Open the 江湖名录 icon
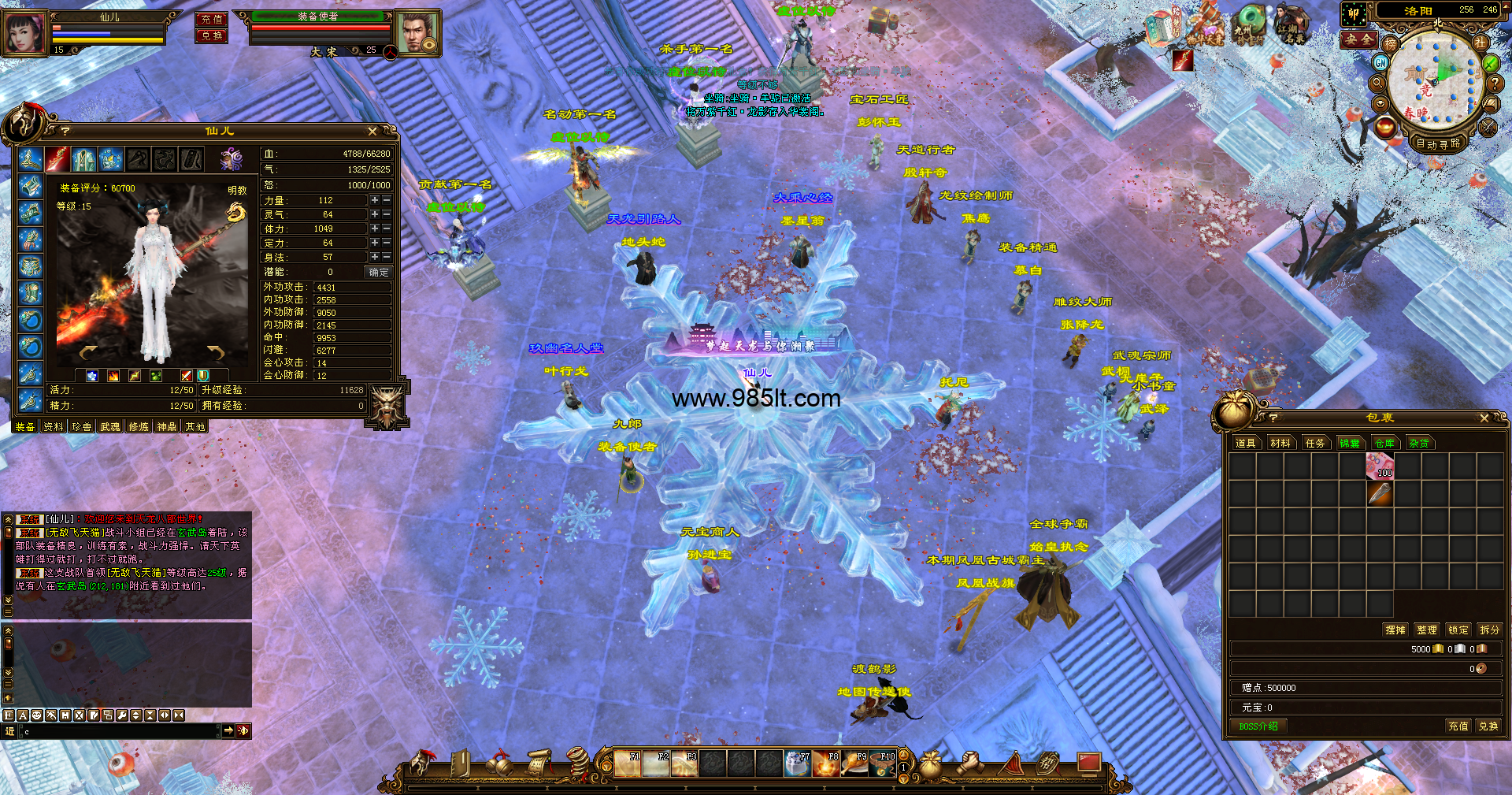This screenshot has height=795, width=1512. 1291,25
